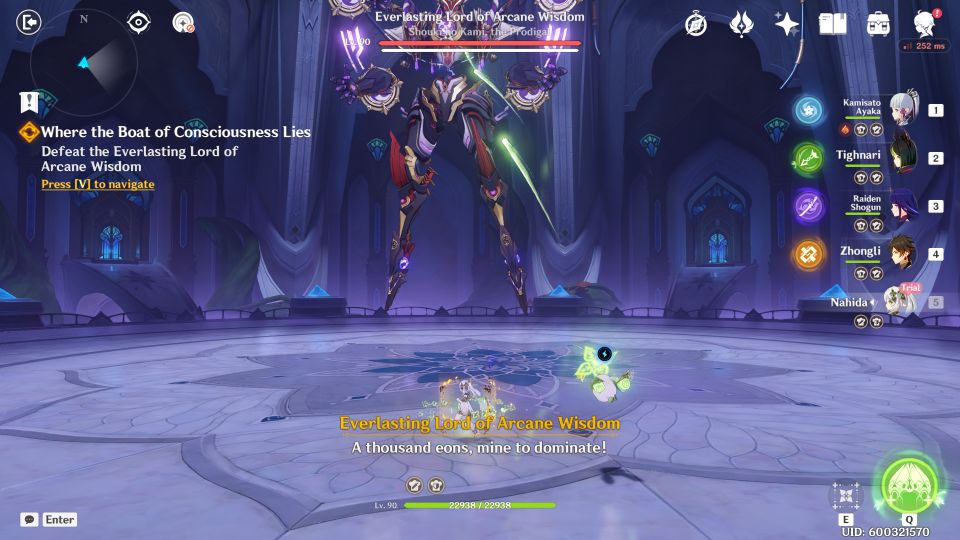
Task: Open the backpack inventory icon
Action: coord(878,24)
